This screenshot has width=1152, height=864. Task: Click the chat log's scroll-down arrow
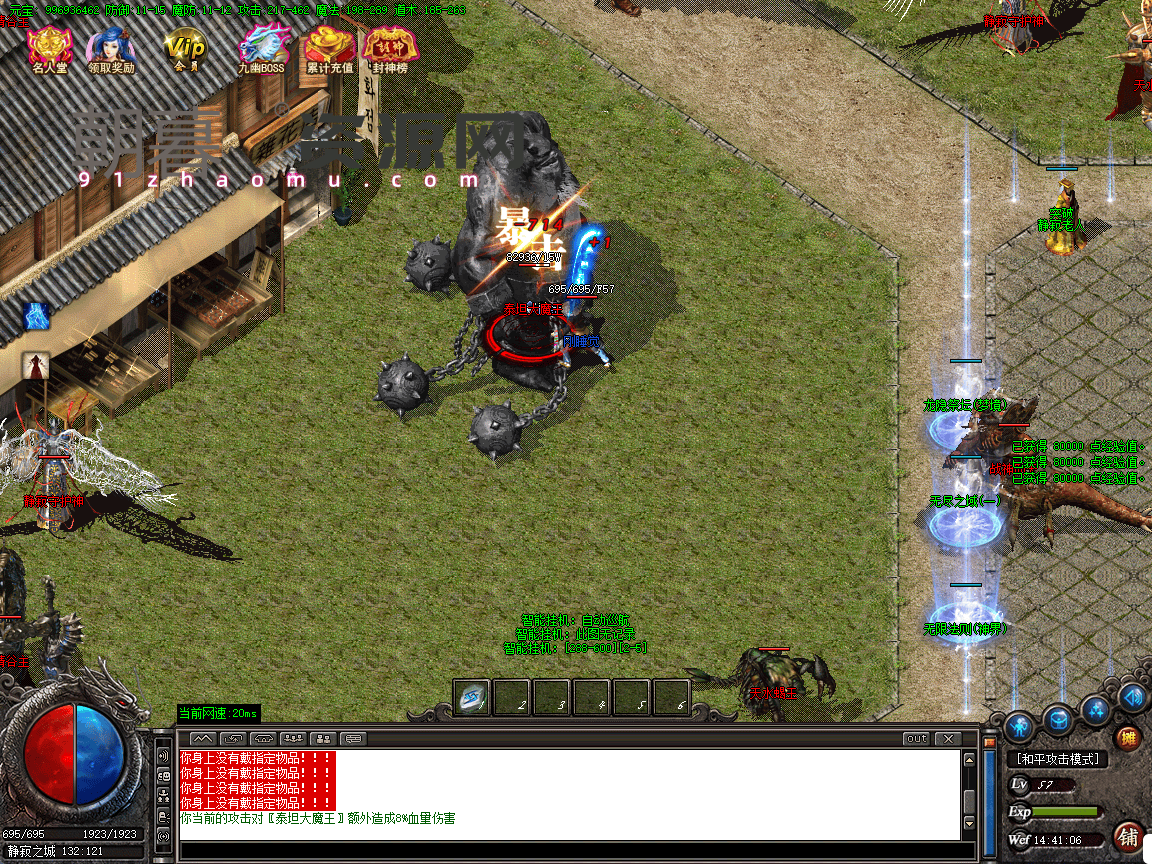(x=968, y=824)
